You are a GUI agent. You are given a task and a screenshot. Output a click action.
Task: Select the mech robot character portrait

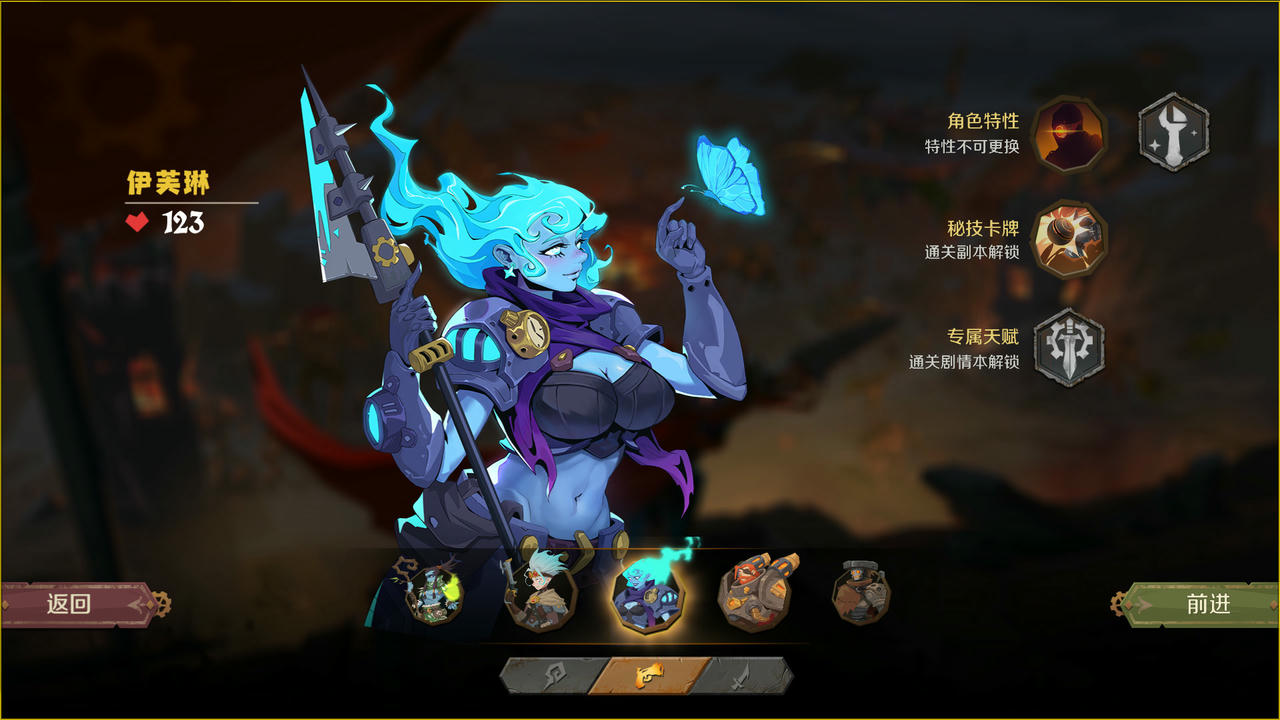tap(755, 594)
